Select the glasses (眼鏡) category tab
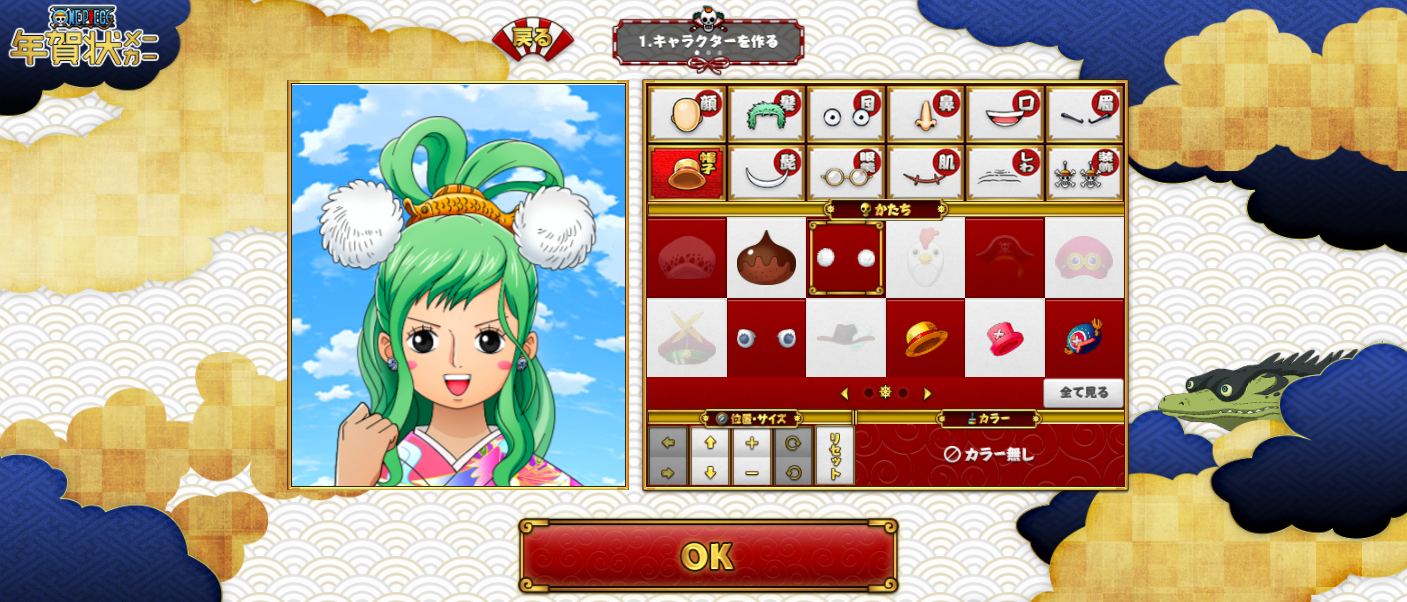The width and height of the screenshot is (1407, 602). [x=846, y=173]
